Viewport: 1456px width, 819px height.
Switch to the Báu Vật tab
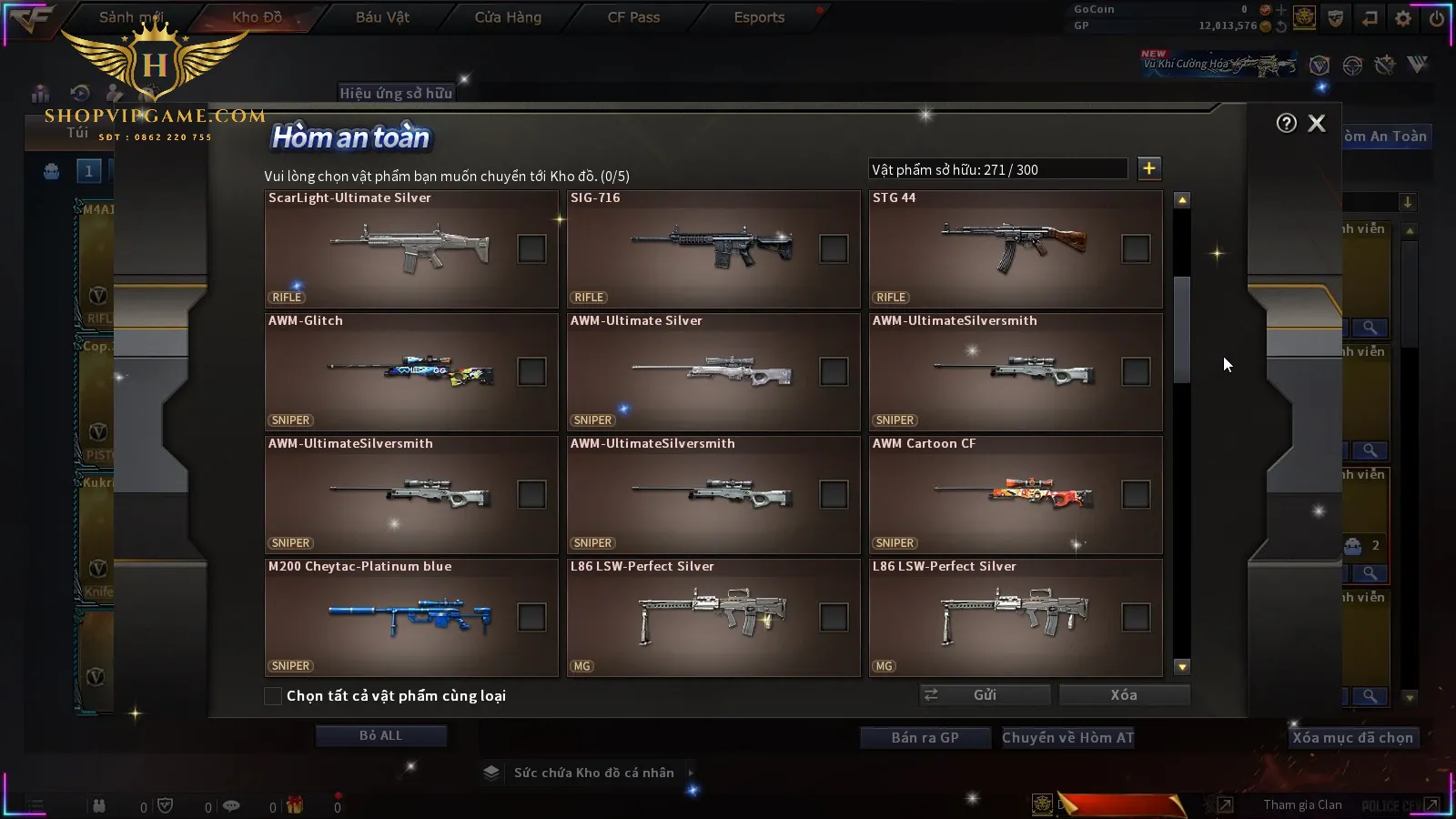[382, 17]
